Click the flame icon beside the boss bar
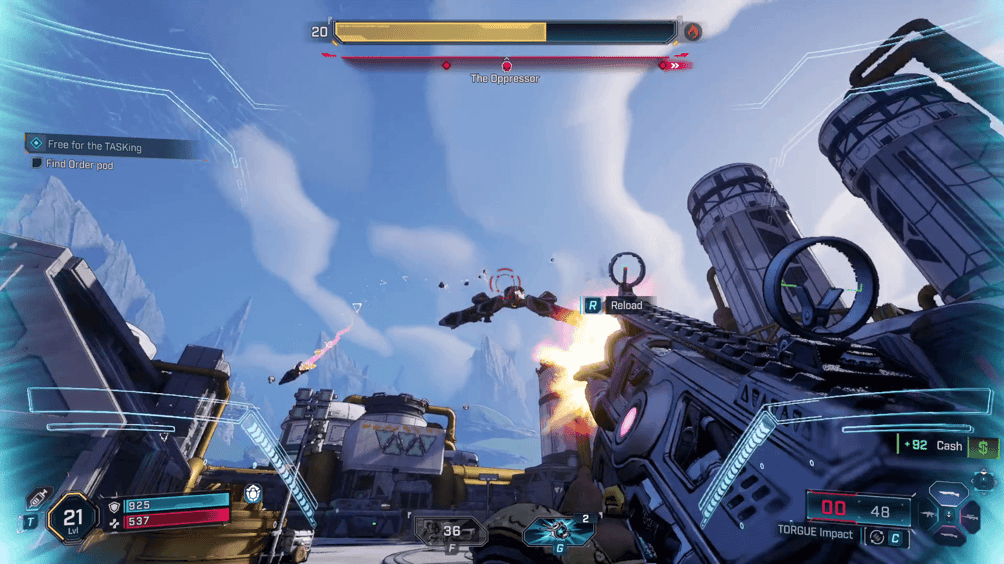The image size is (1004, 564). [x=692, y=32]
